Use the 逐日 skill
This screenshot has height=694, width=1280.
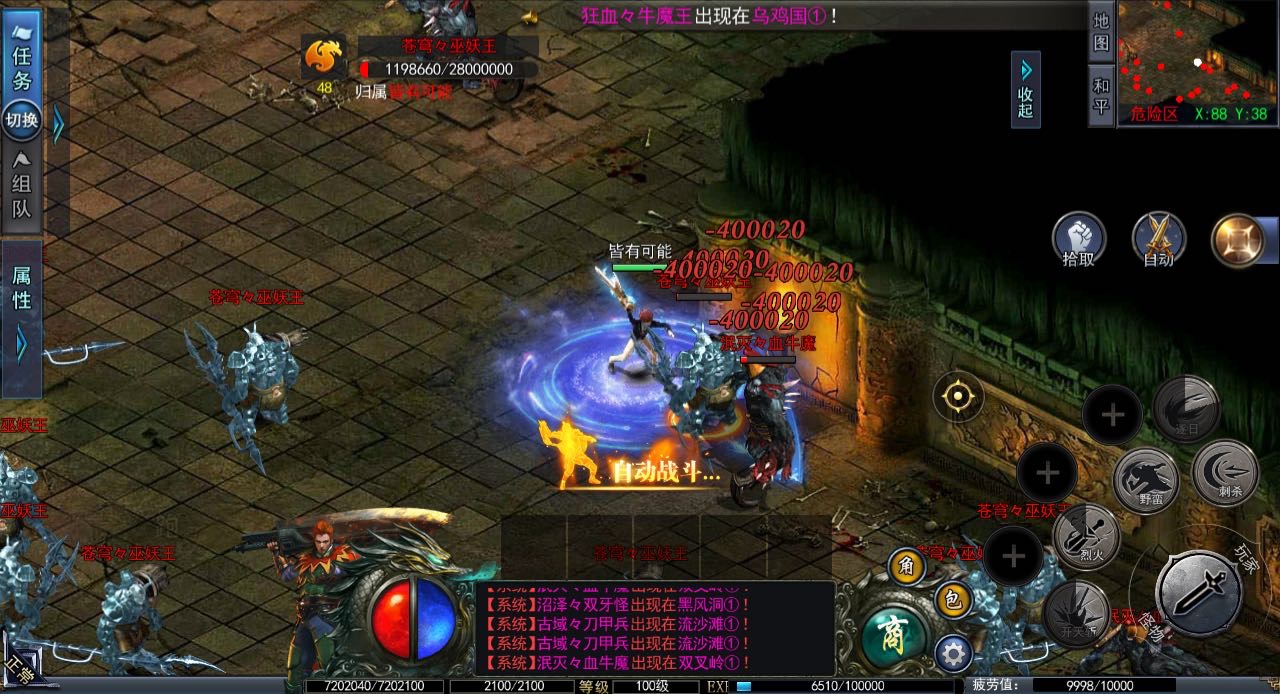[1184, 408]
